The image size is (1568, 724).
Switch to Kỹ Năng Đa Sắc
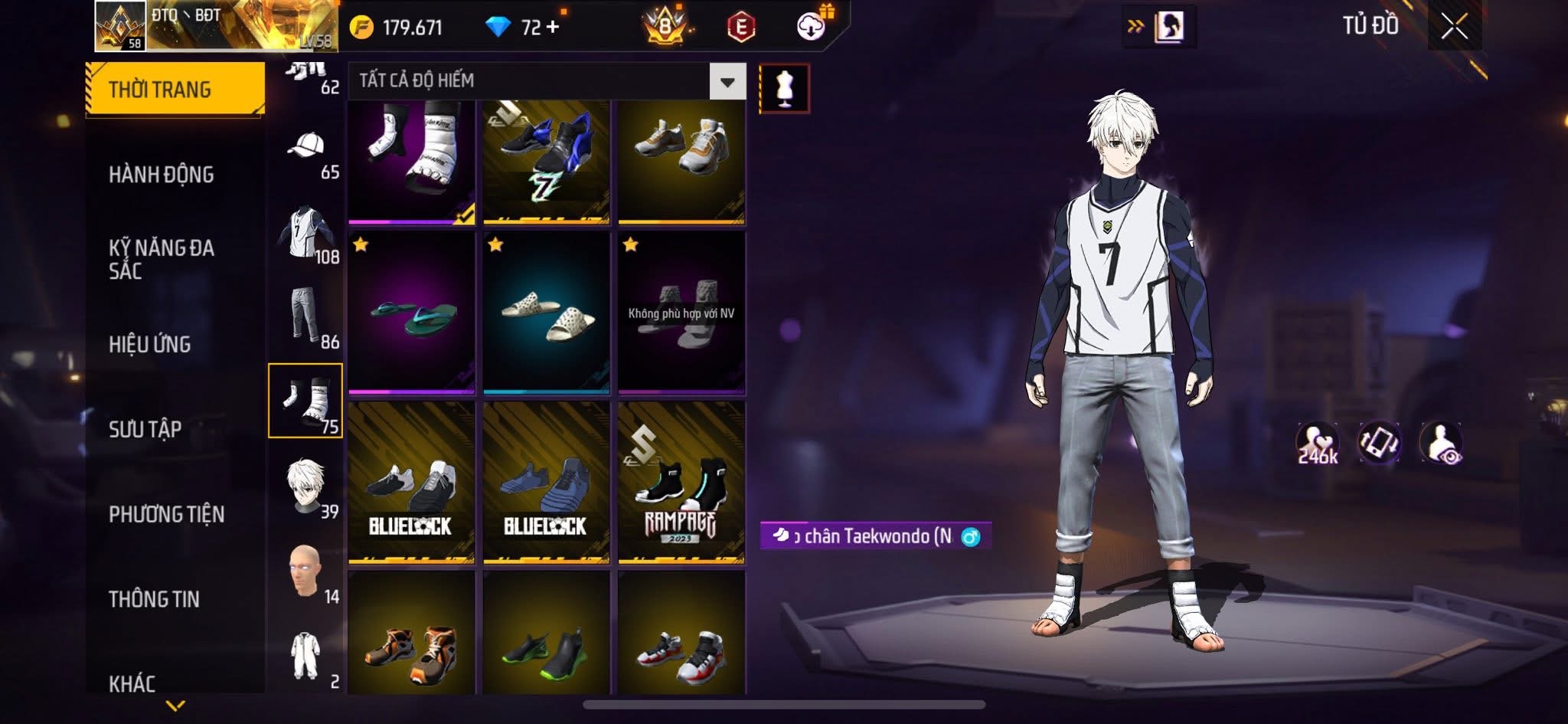162,259
